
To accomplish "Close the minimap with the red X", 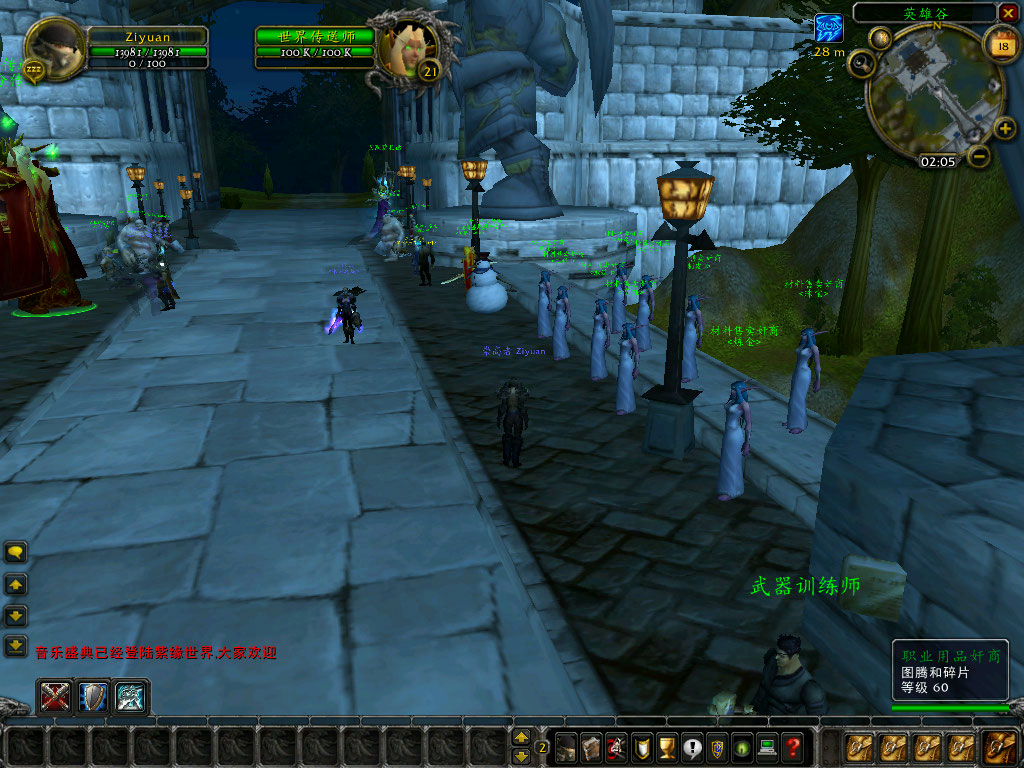I will point(1008,13).
